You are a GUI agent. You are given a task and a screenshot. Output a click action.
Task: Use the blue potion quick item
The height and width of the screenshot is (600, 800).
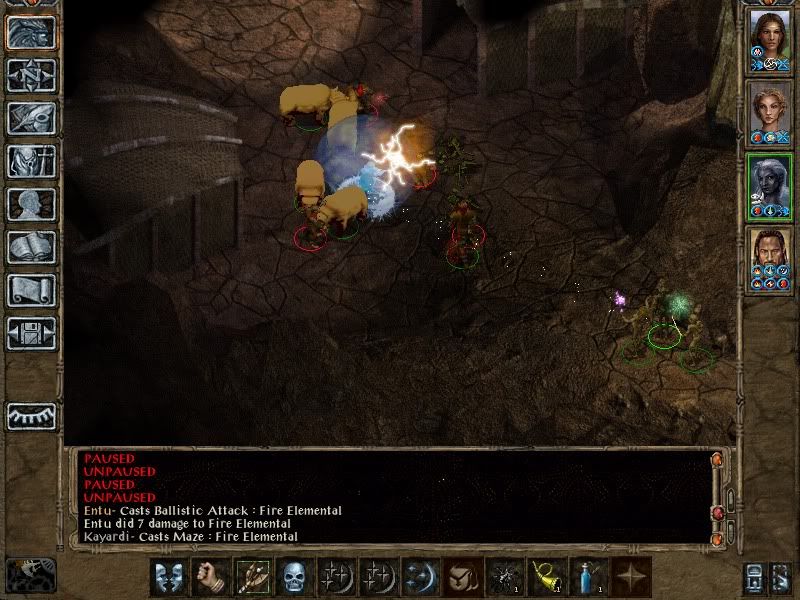pos(587,578)
